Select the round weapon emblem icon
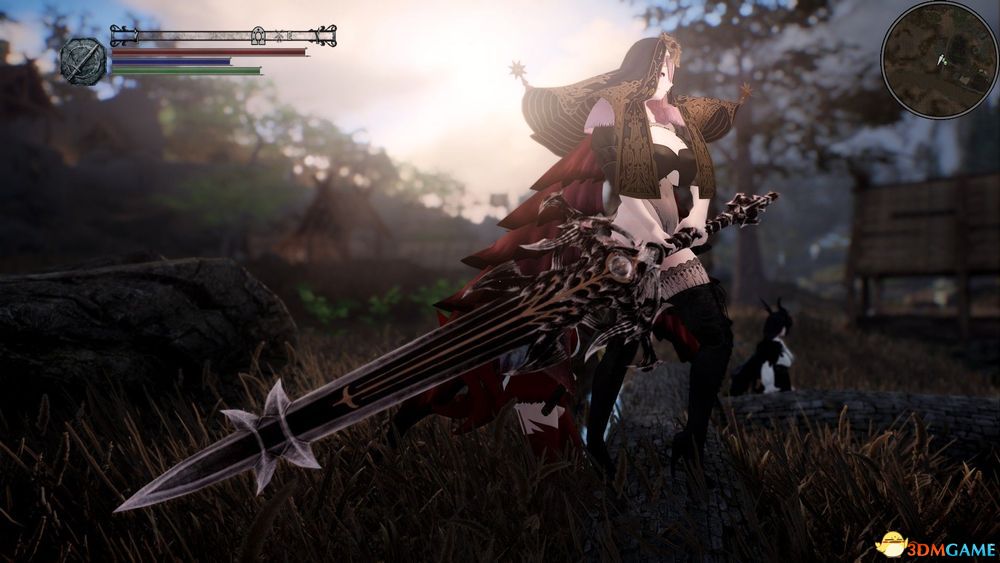Image resolution: width=1000 pixels, height=563 pixels. click(x=83, y=60)
